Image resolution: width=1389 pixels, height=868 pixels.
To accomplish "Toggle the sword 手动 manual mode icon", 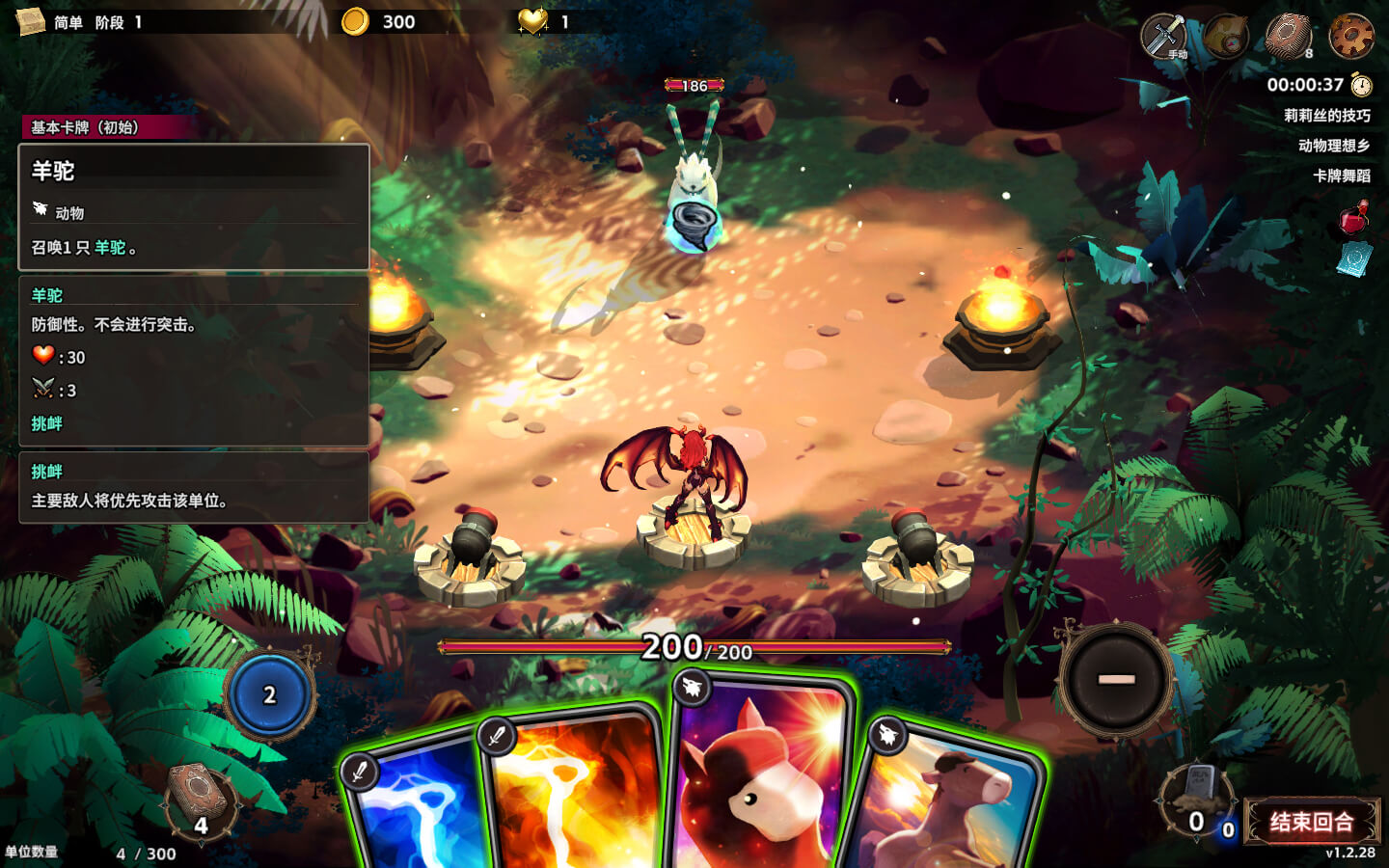I will click(x=1164, y=37).
